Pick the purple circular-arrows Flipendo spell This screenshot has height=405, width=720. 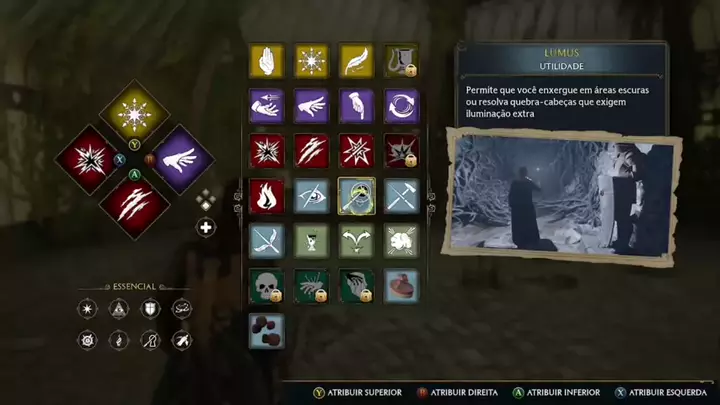[x=402, y=105]
